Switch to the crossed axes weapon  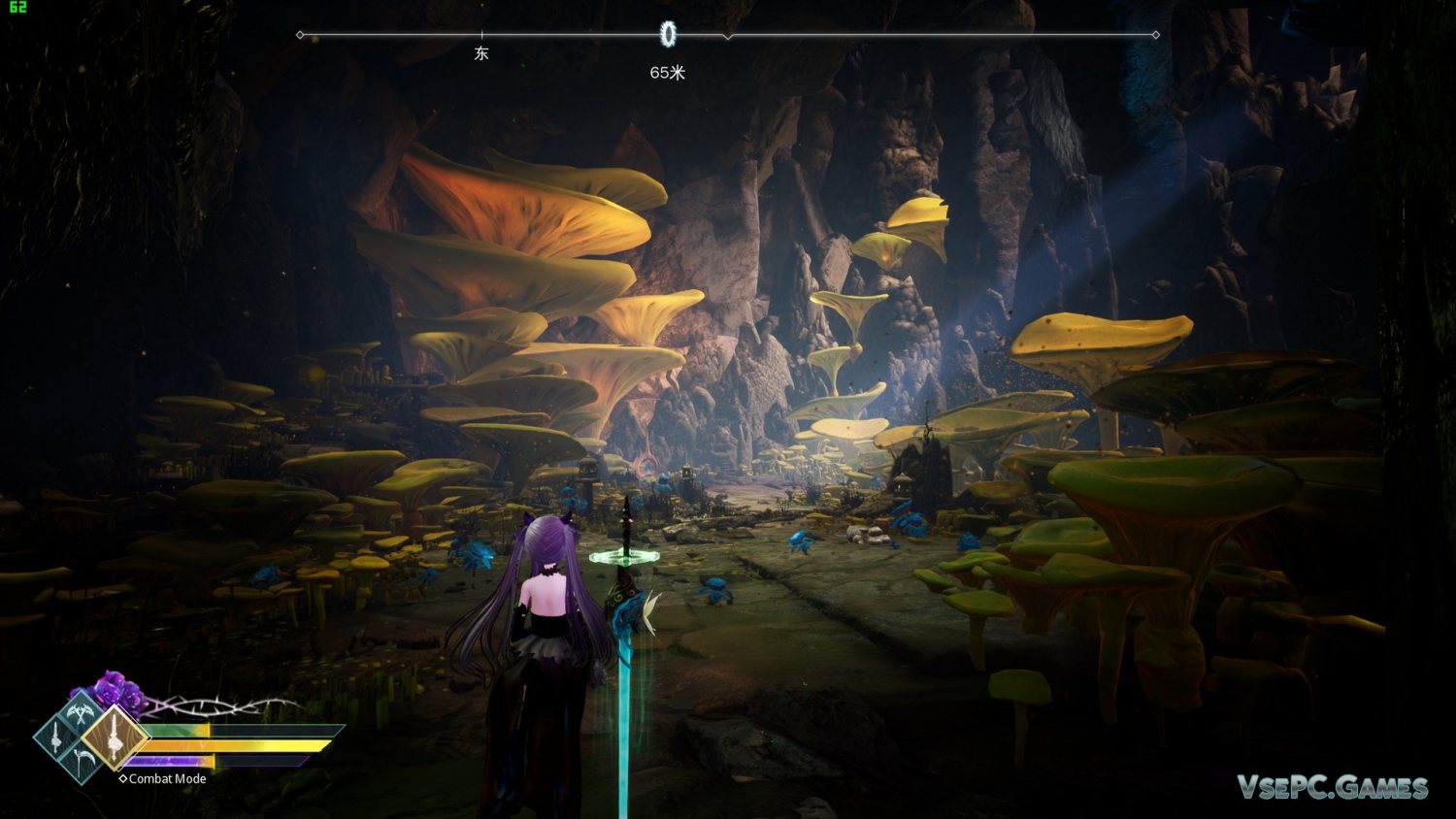81,714
